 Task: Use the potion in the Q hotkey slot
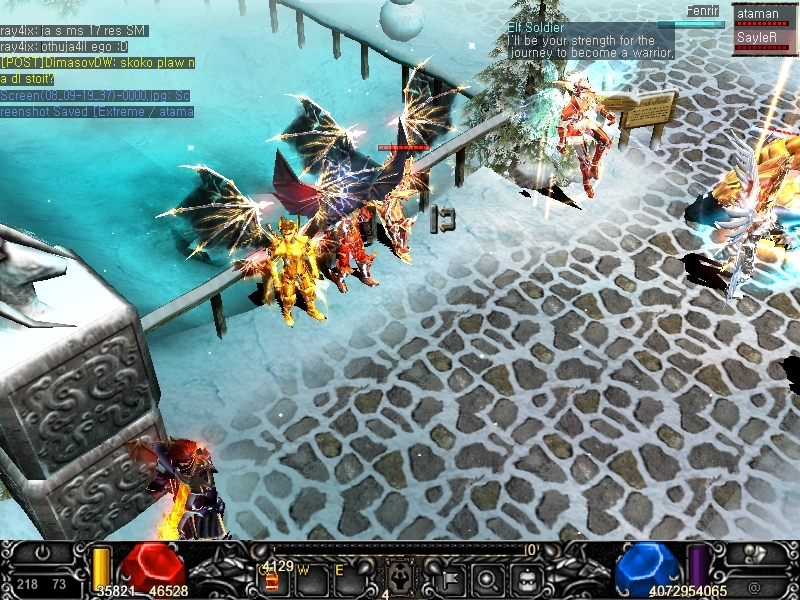[x=271, y=578]
